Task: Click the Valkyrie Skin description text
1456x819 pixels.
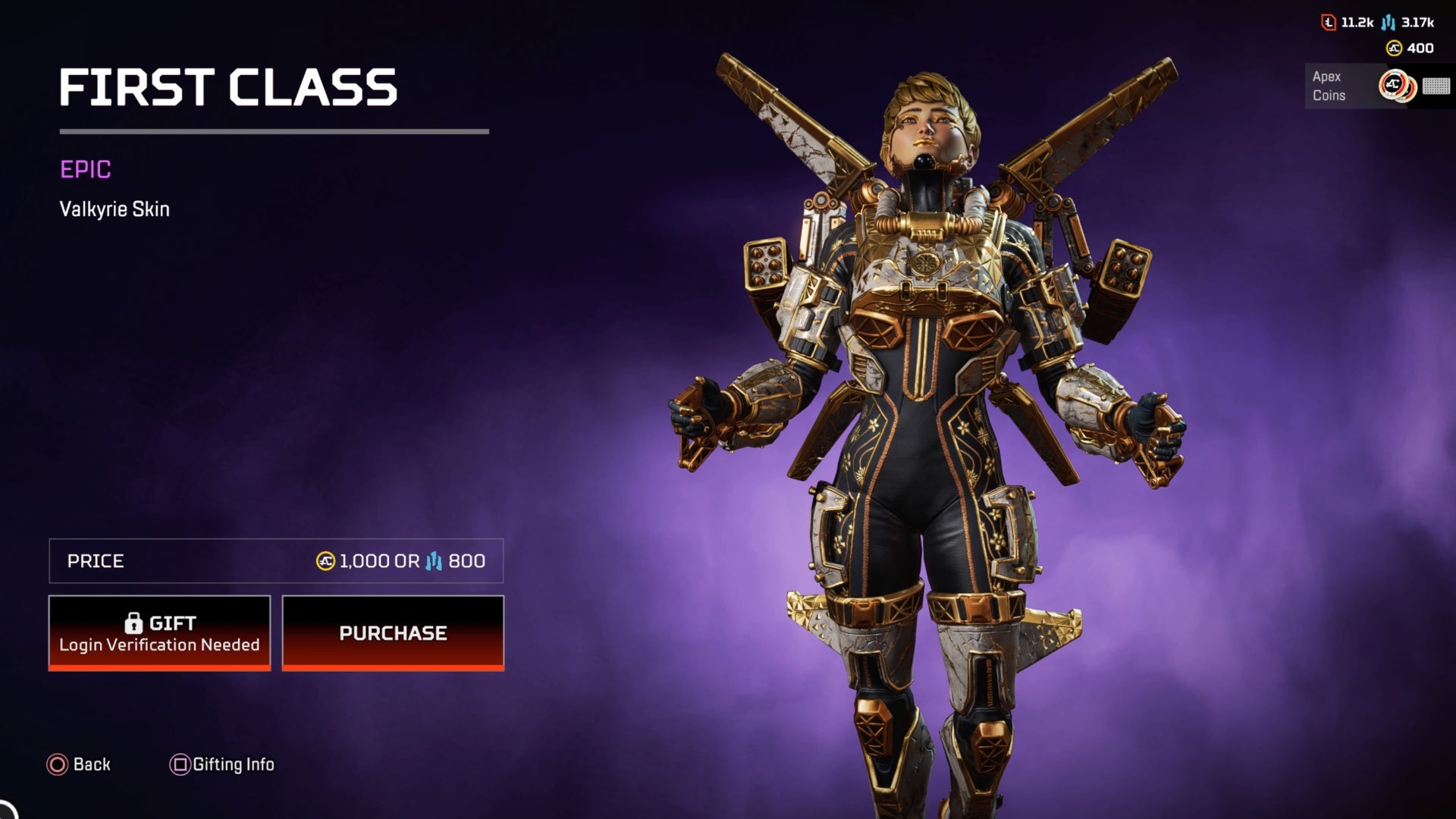Action: [115, 210]
